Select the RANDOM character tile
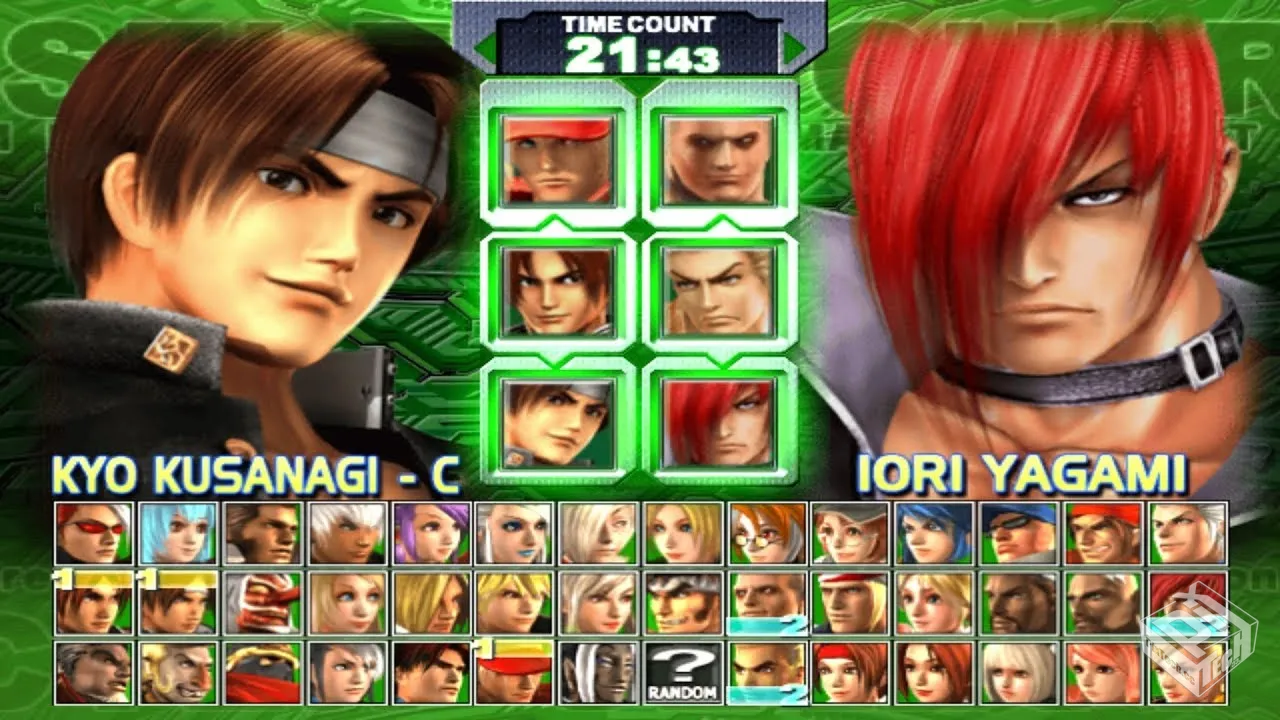This screenshot has height=720, width=1280. (685, 672)
